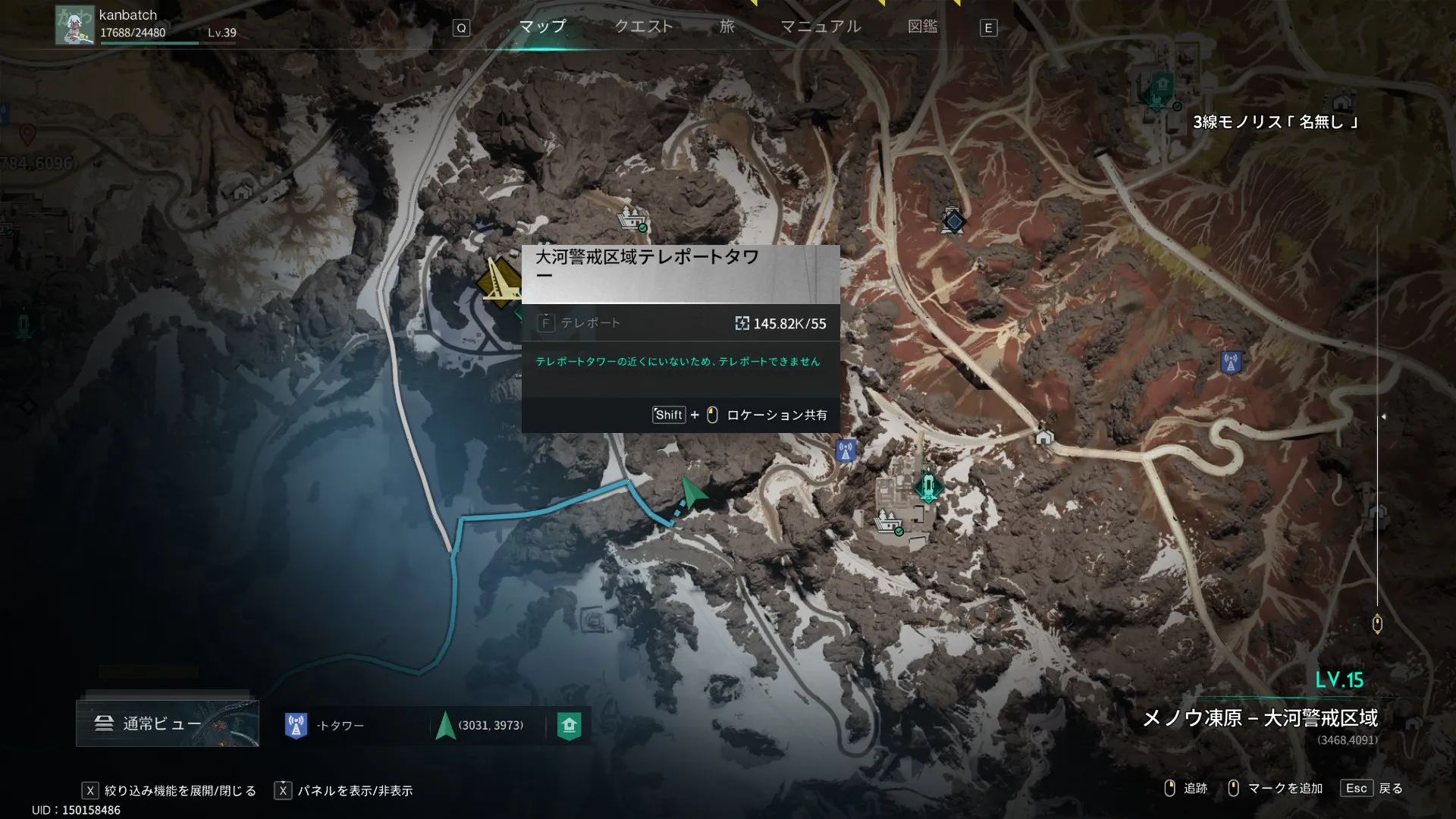Switch to the 図鑑 tab
The width and height of the screenshot is (1456, 819).
click(922, 27)
